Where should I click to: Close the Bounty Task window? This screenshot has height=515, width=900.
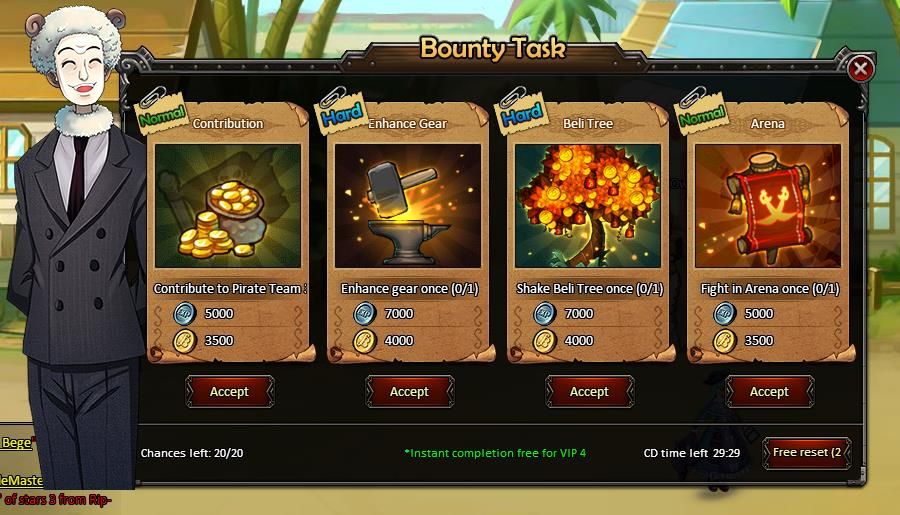(x=860, y=69)
